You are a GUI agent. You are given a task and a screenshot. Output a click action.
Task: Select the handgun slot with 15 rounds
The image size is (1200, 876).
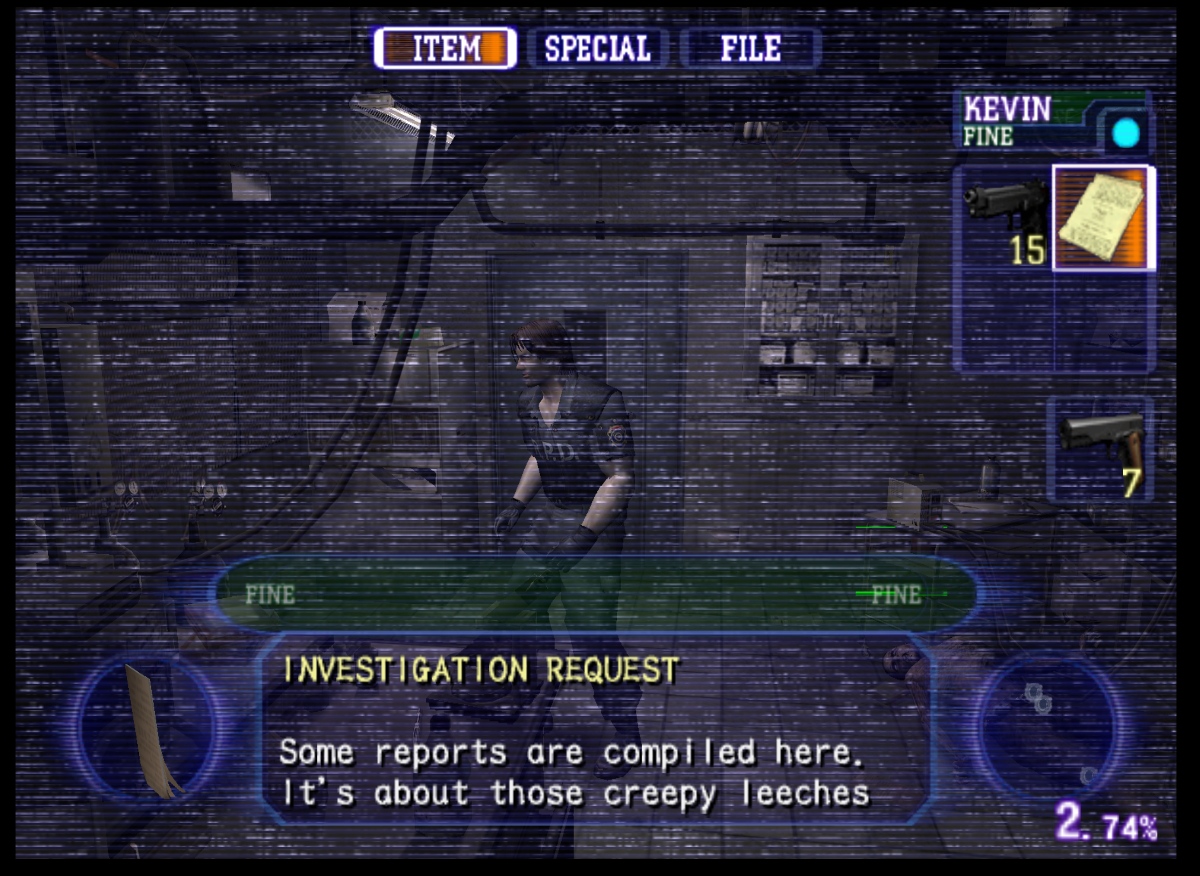1003,218
